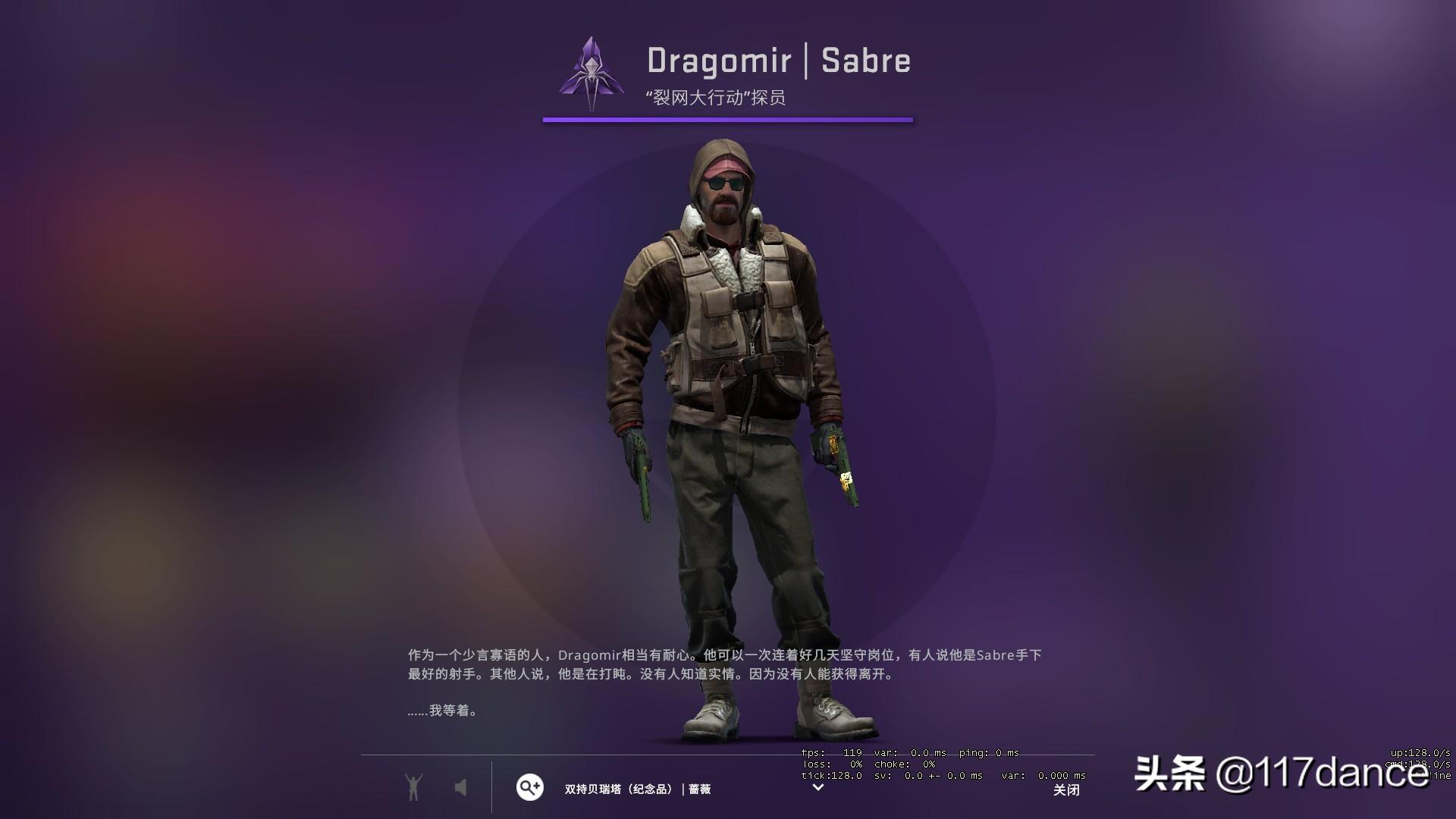
Task: Click the Dragomir | Sabre title
Action: [x=778, y=61]
